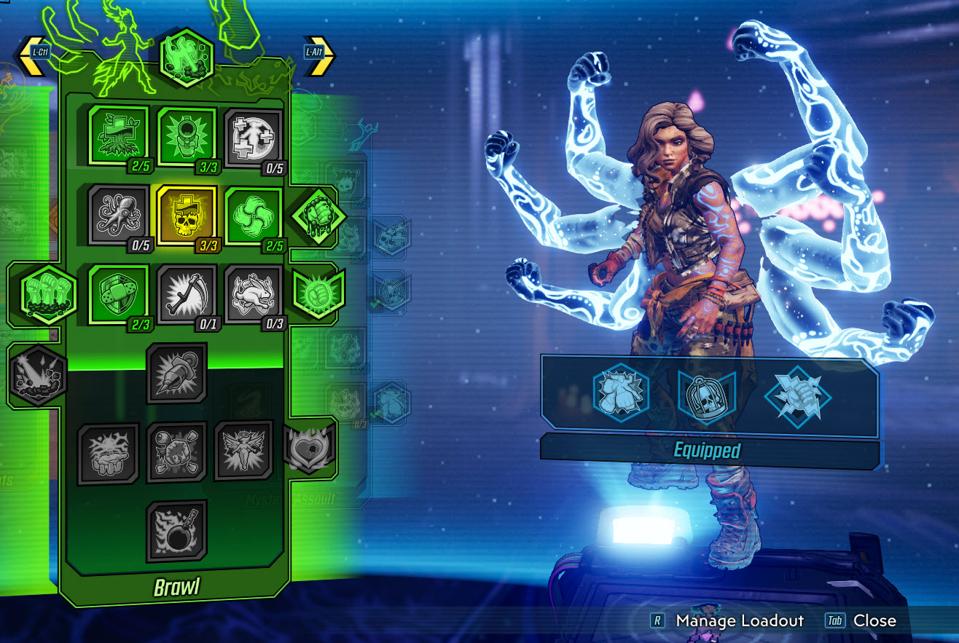Select the green pinwheel skill at 2/5
The image size is (959, 643).
(253, 213)
